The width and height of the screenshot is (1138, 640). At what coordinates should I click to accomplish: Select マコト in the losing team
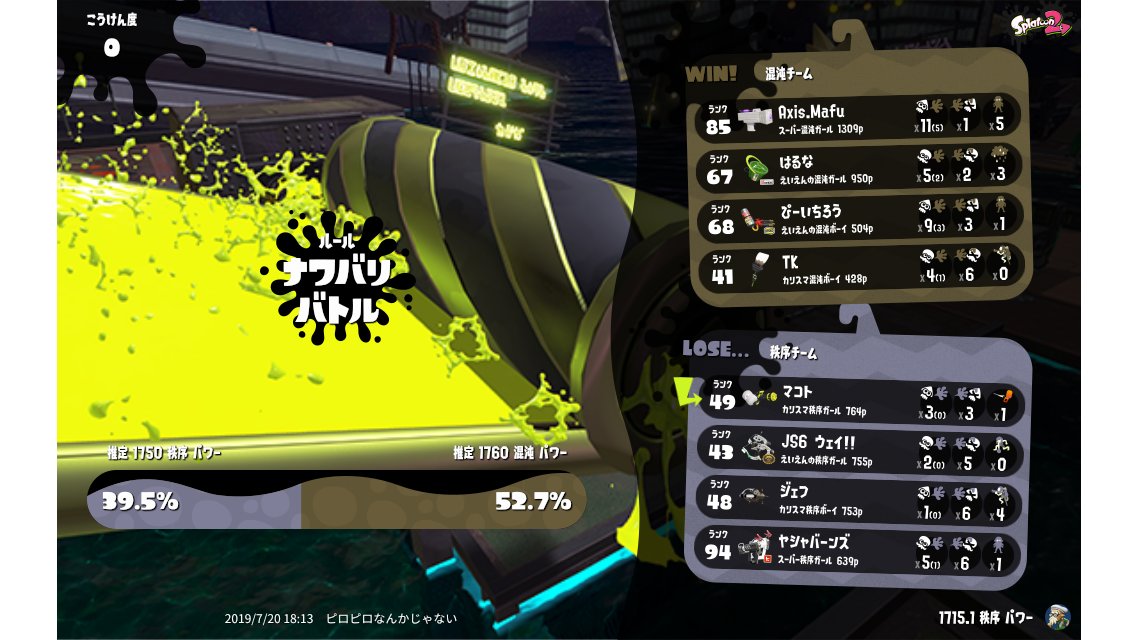point(860,399)
